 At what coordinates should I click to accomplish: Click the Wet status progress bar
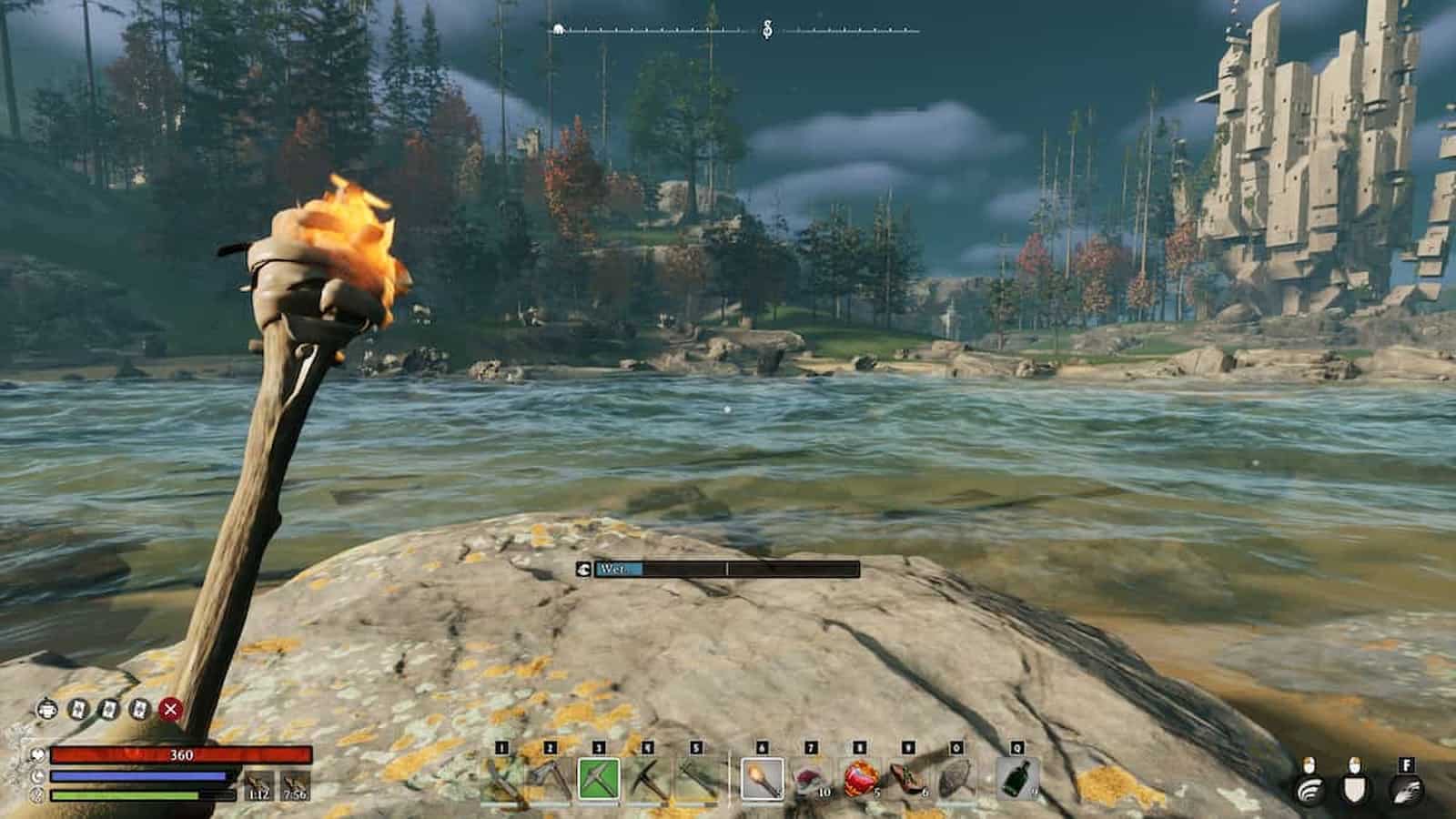pyautogui.click(x=719, y=569)
